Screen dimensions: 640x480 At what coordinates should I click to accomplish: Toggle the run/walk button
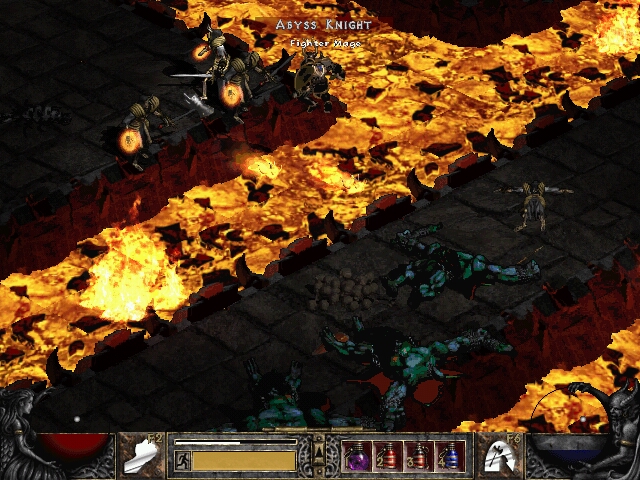coord(183,460)
